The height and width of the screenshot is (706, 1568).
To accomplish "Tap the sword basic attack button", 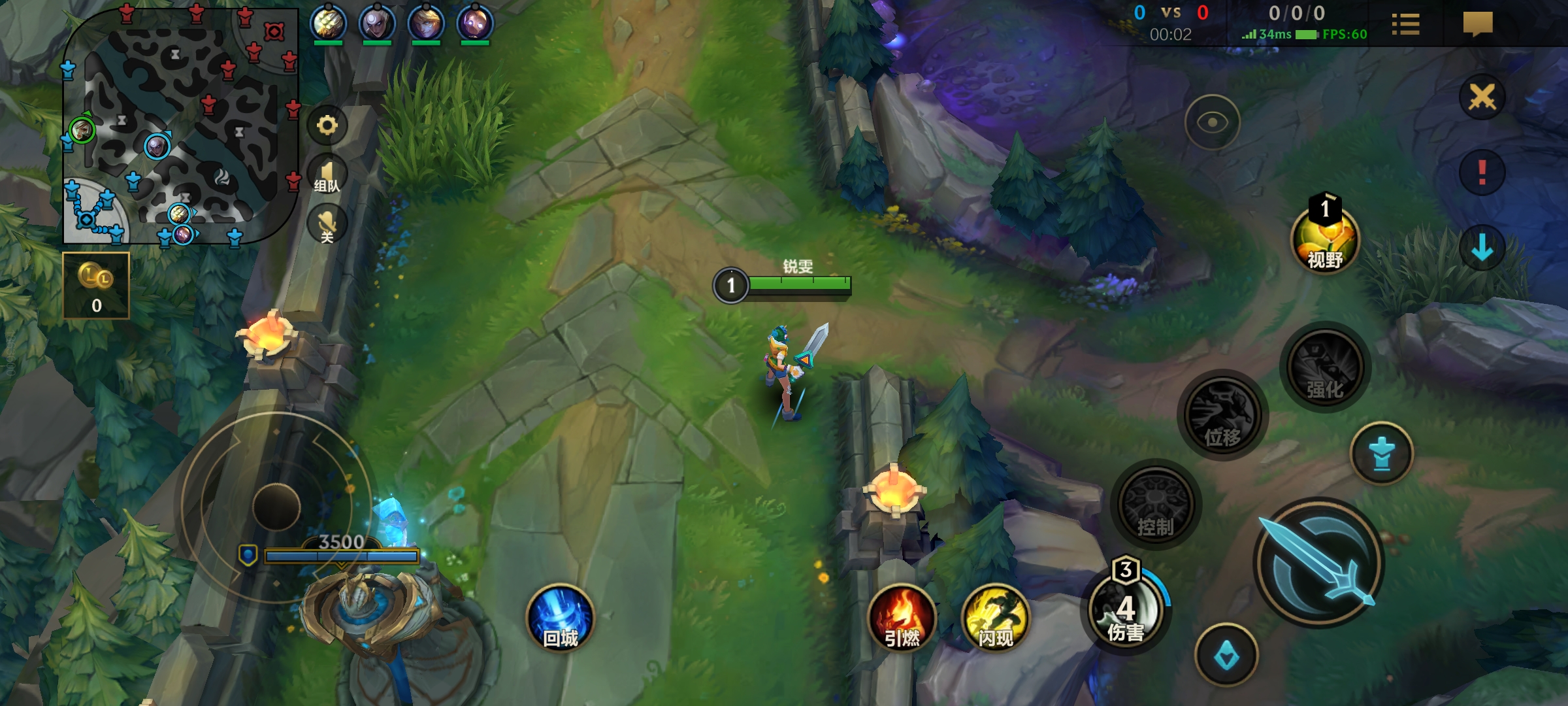I will tap(1318, 563).
